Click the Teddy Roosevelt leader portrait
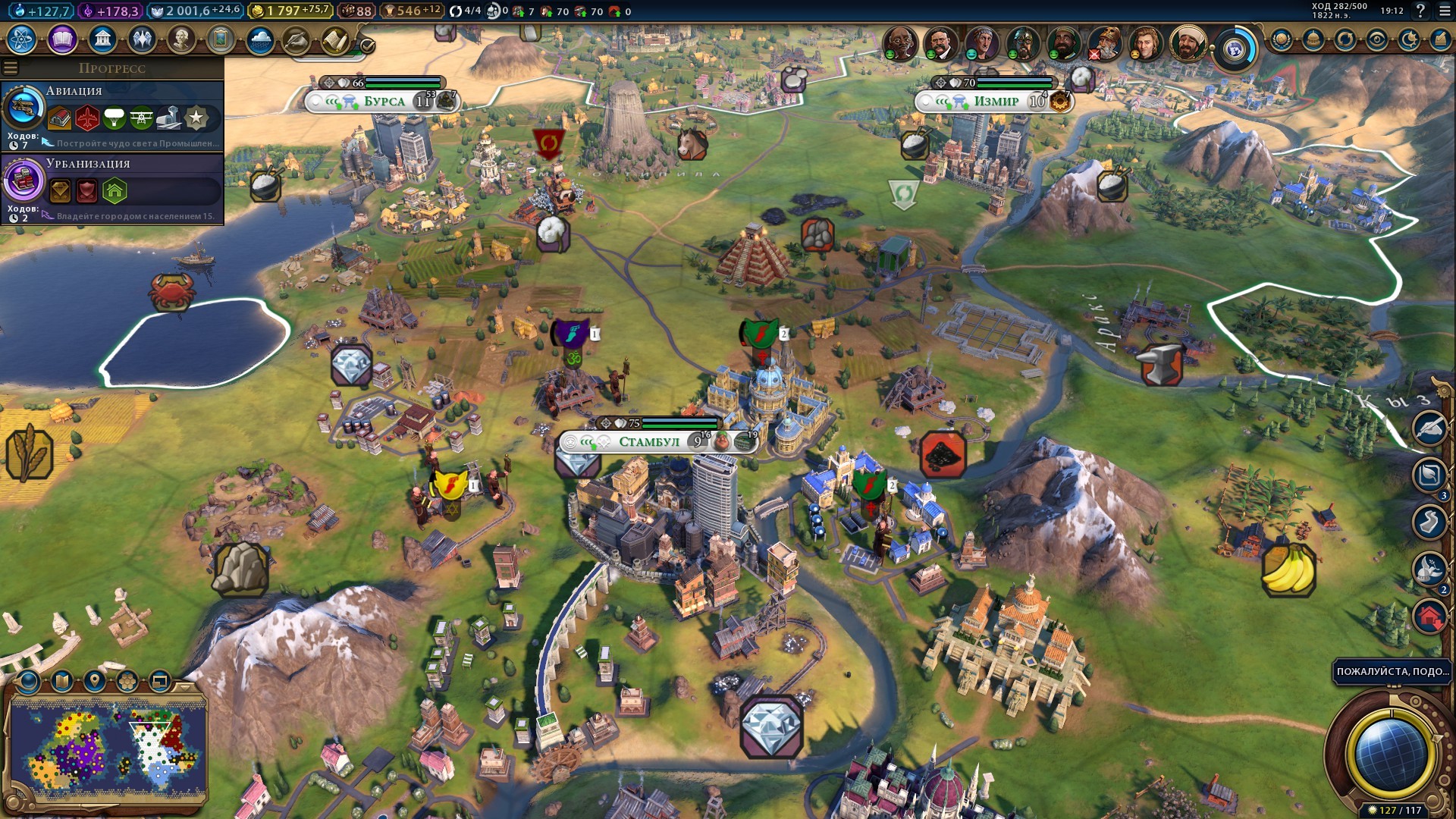The width and height of the screenshot is (1456, 819). pos(940,42)
